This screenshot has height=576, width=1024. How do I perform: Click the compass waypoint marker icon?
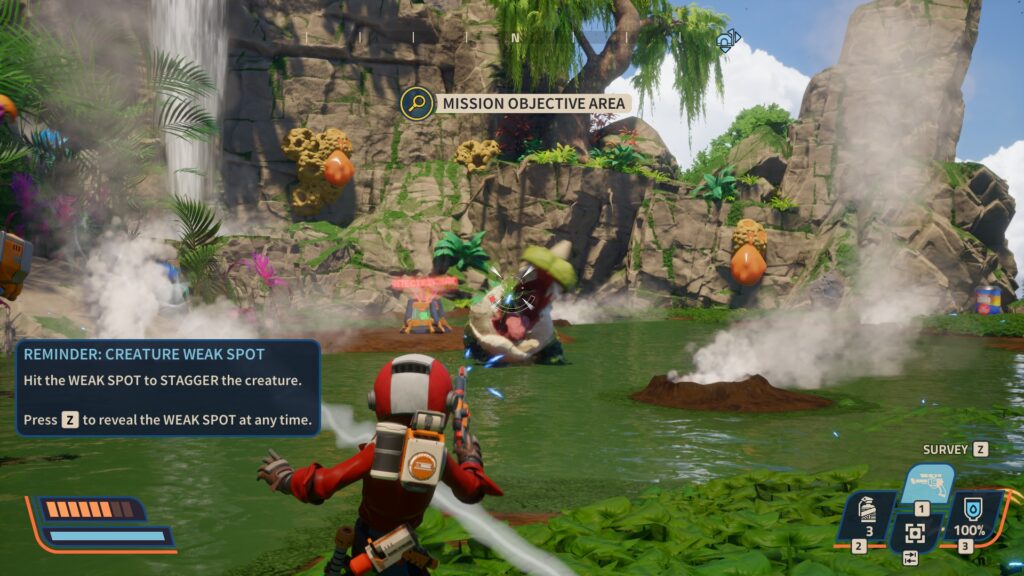pos(727,41)
